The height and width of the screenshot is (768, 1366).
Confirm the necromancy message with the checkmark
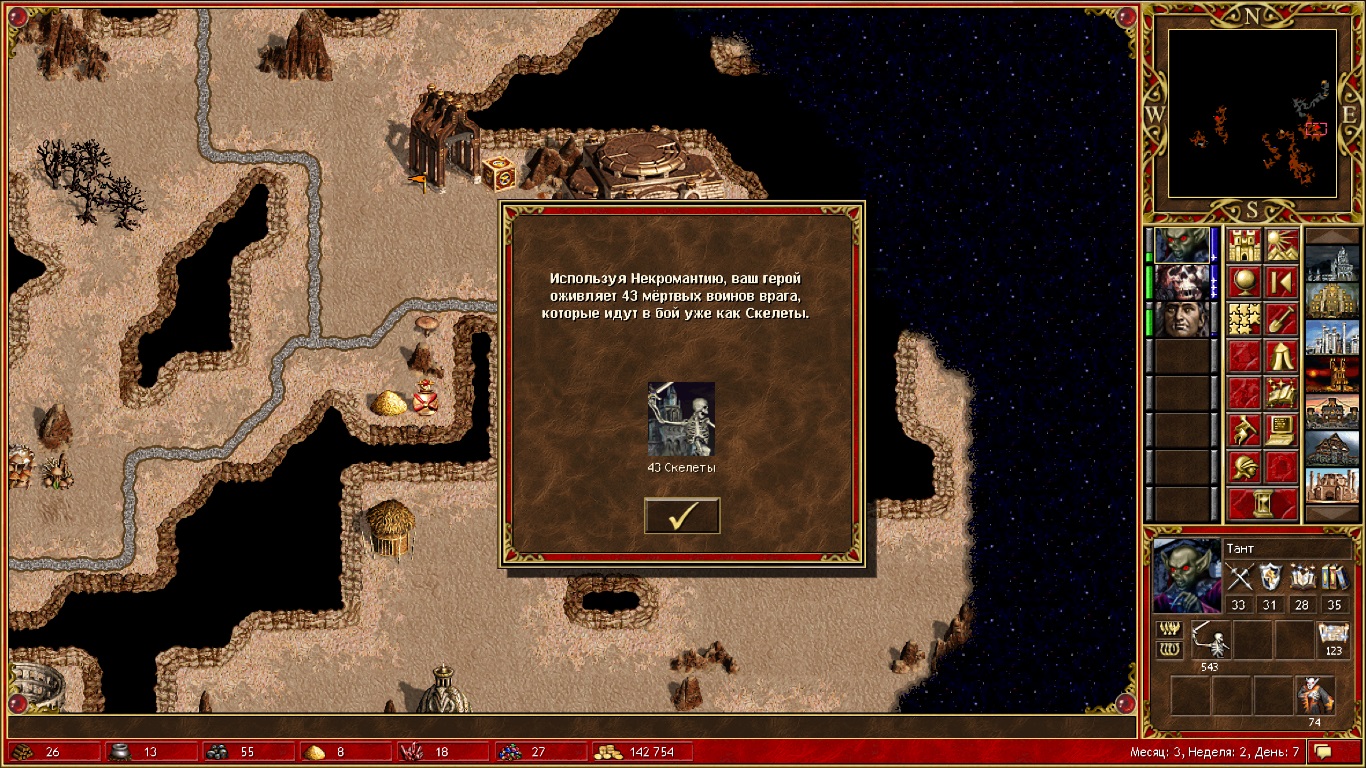click(x=682, y=516)
